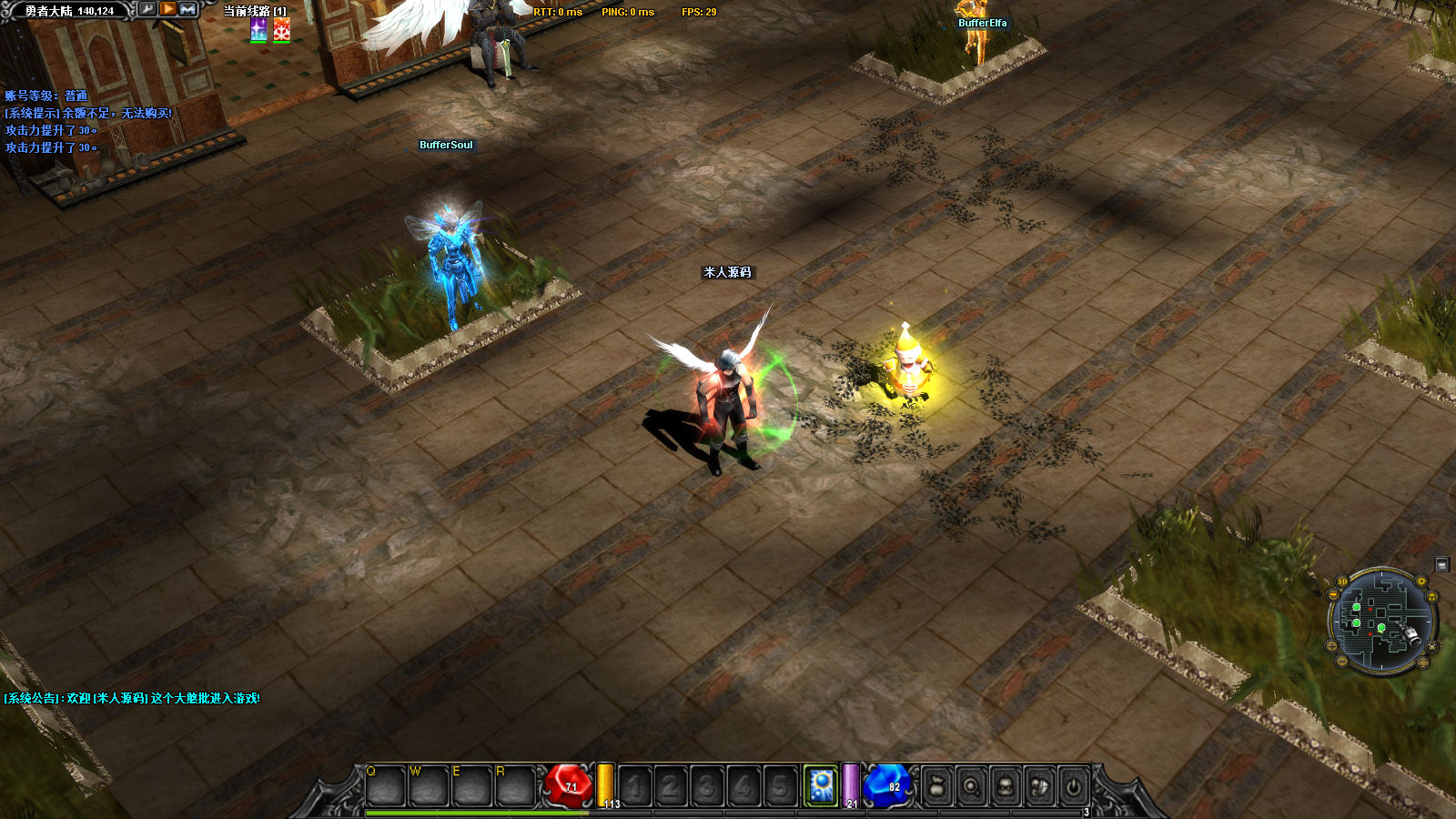1456x819 pixels.
Task: Open the wrench settings button
Action: [147, 9]
